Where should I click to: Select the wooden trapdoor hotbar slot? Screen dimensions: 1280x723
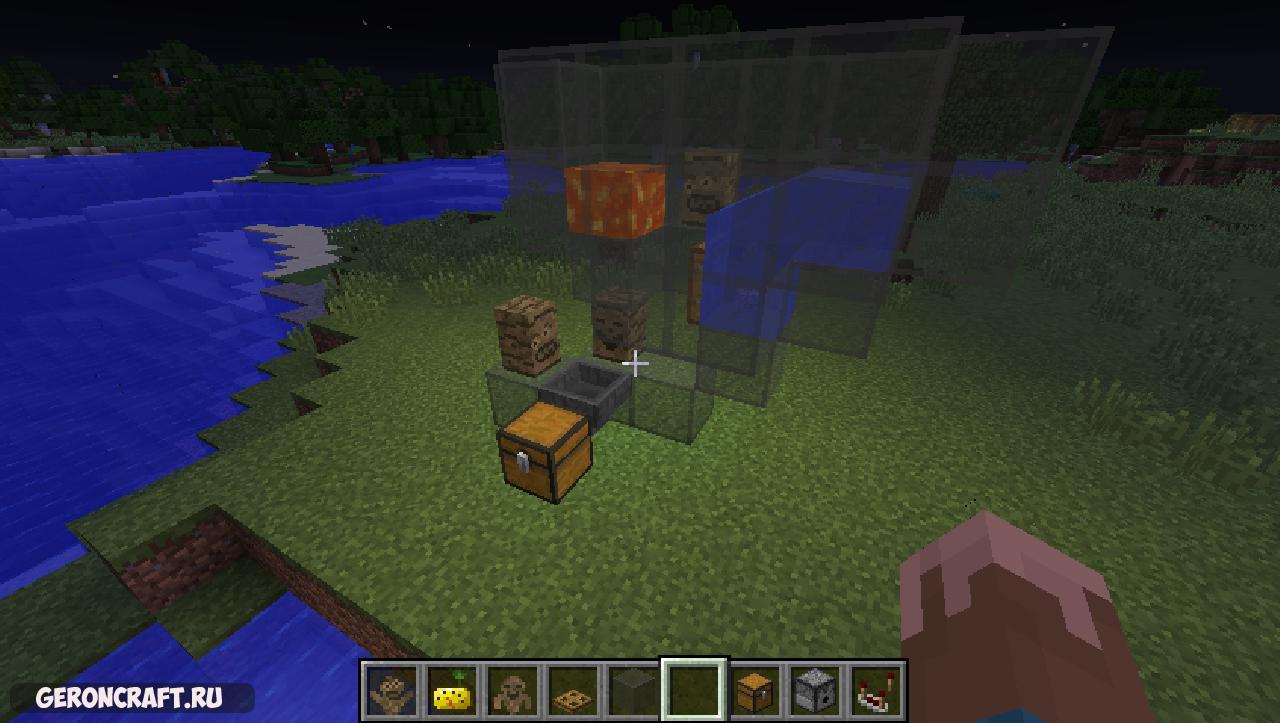[x=574, y=690]
